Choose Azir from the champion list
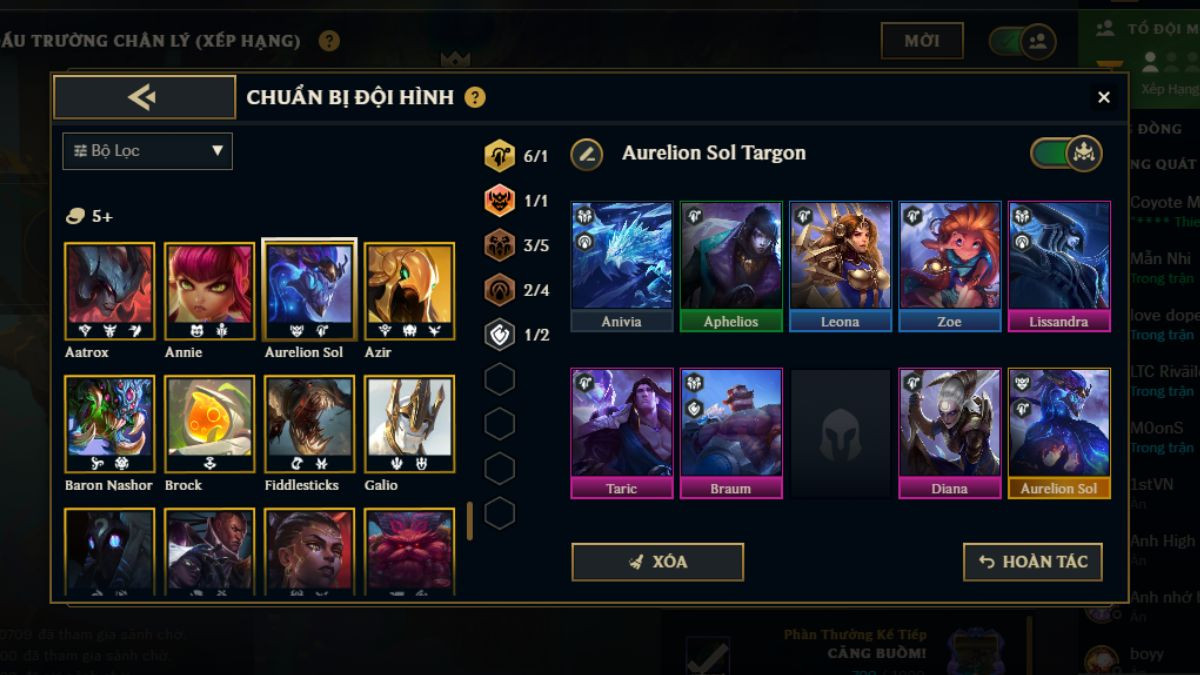This screenshot has height=675, width=1200. pyautogui.click(x=409, y=290)
